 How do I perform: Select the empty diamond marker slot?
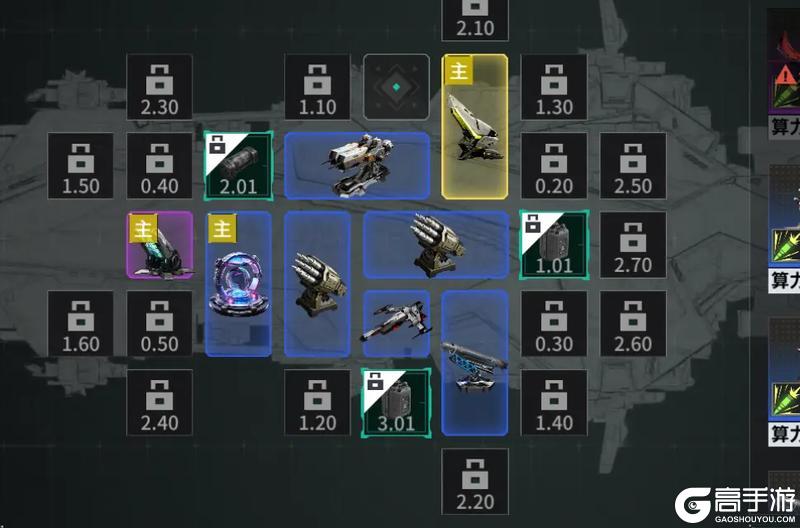tap(396, 87)
